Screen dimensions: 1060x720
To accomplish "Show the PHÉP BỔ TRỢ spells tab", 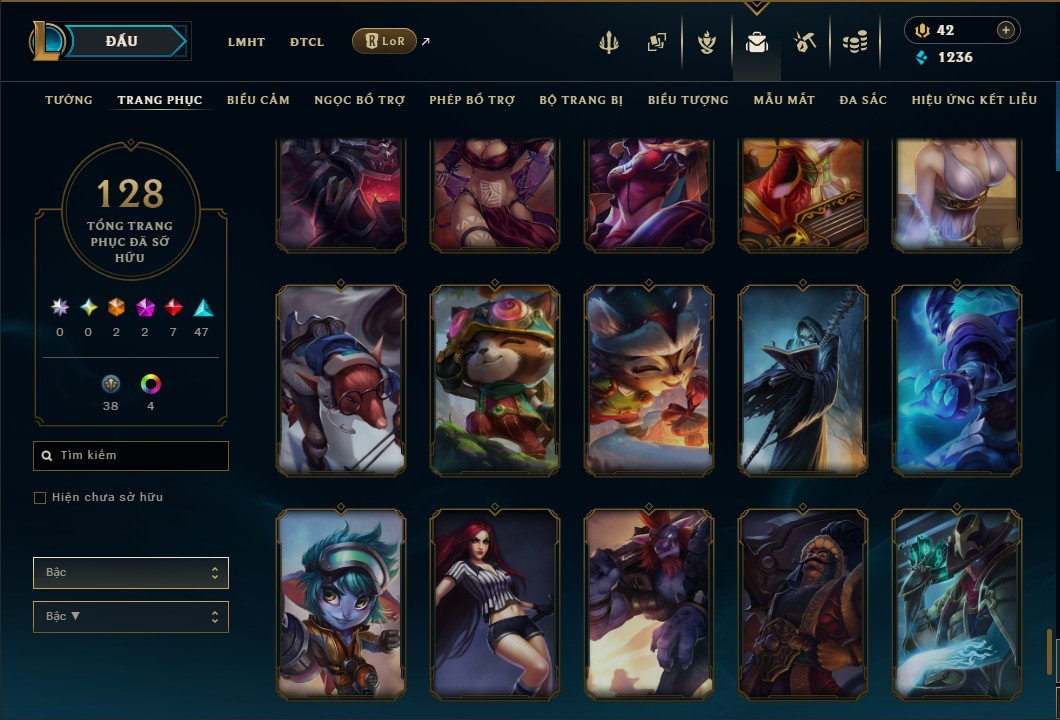I will coord(472,100).
